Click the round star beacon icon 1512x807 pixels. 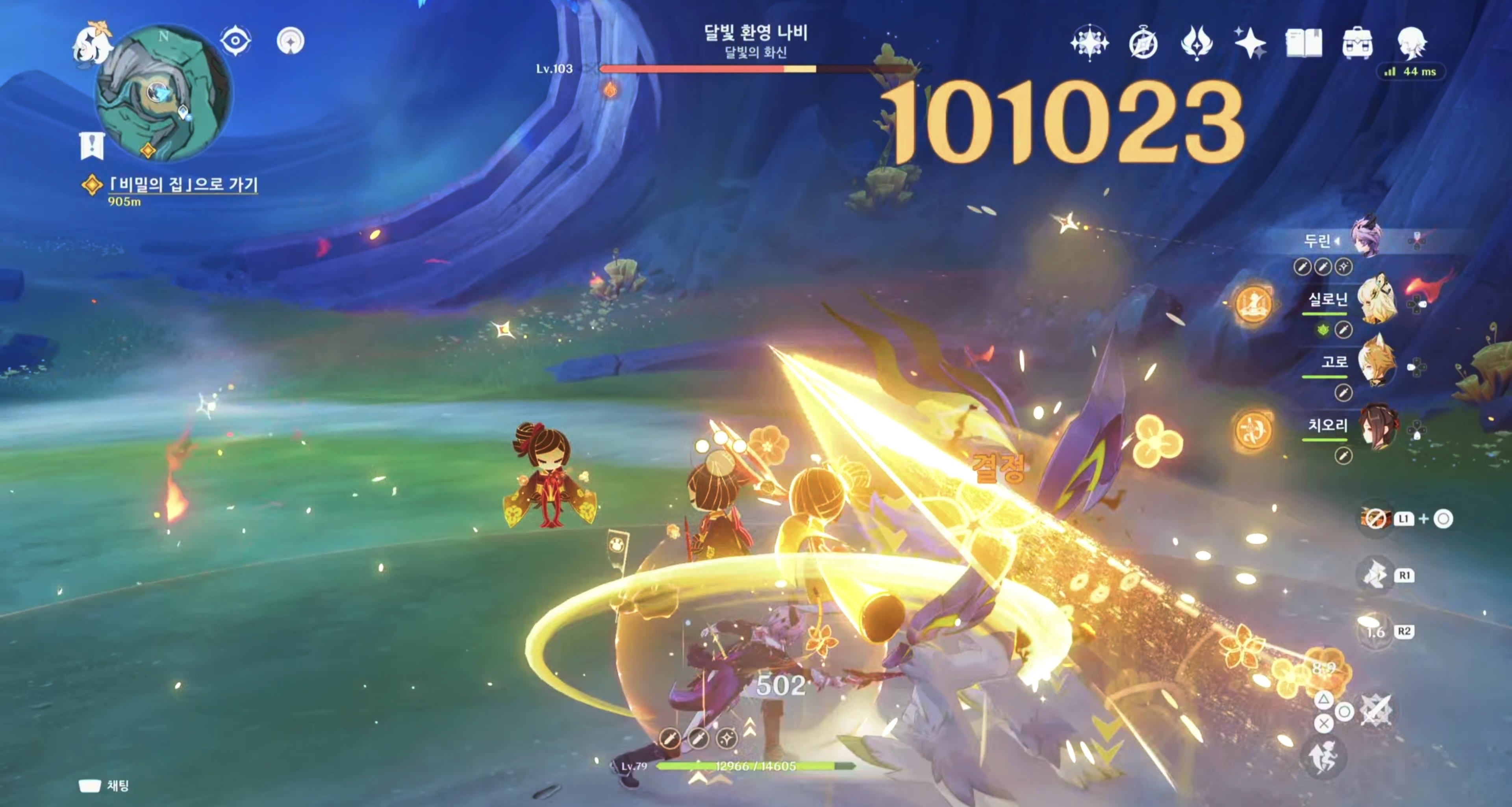tap(290, 41)
